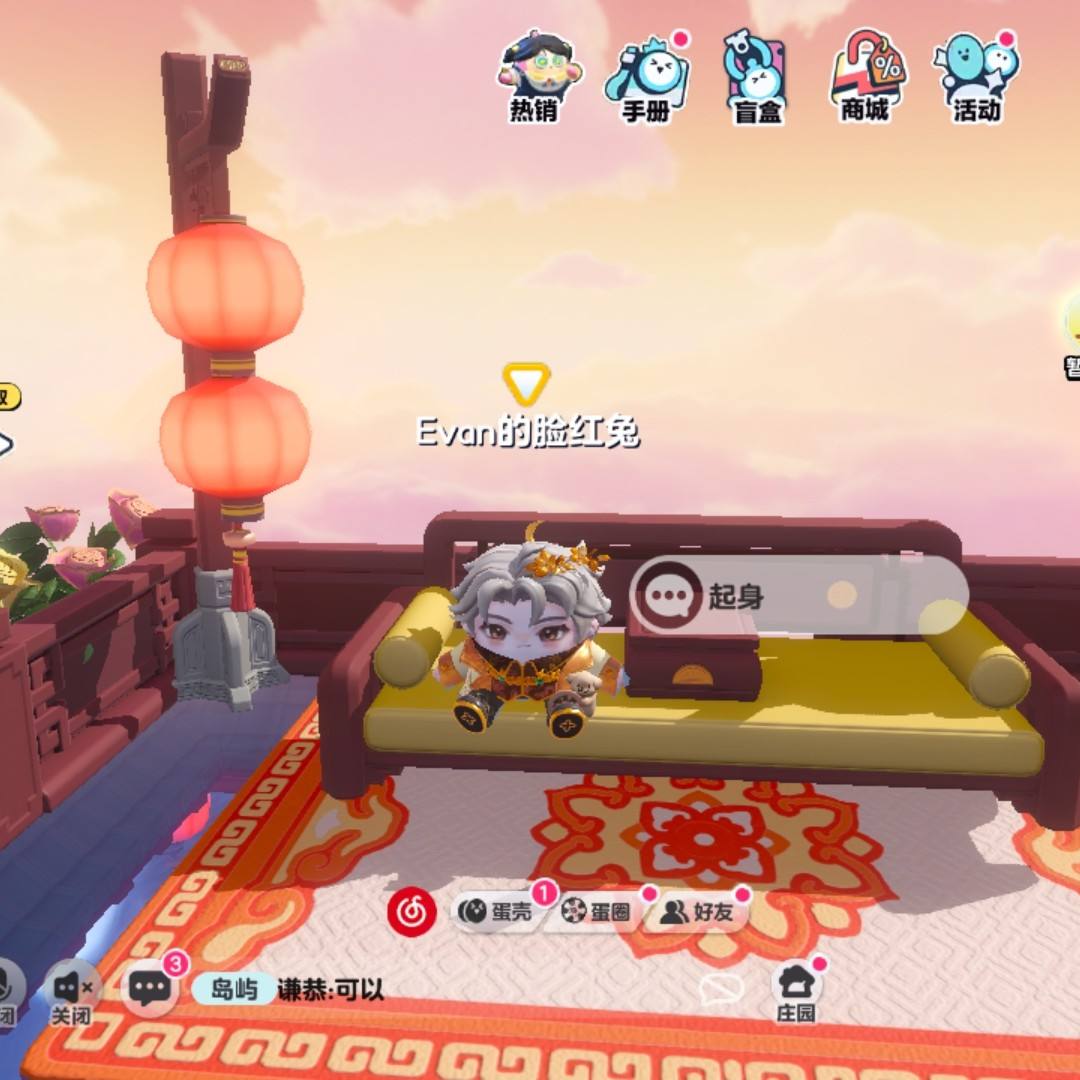
Task: Open the 好友 friends list
Action: 697,911
